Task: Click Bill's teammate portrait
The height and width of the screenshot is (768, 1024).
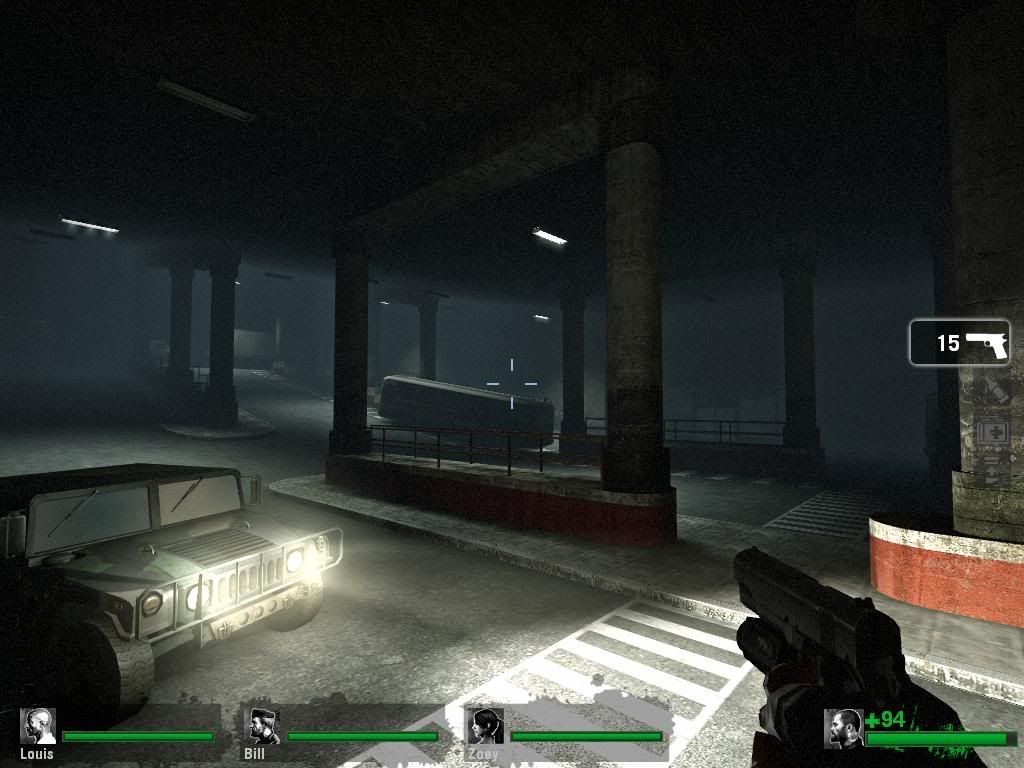Action: [264, 727]
